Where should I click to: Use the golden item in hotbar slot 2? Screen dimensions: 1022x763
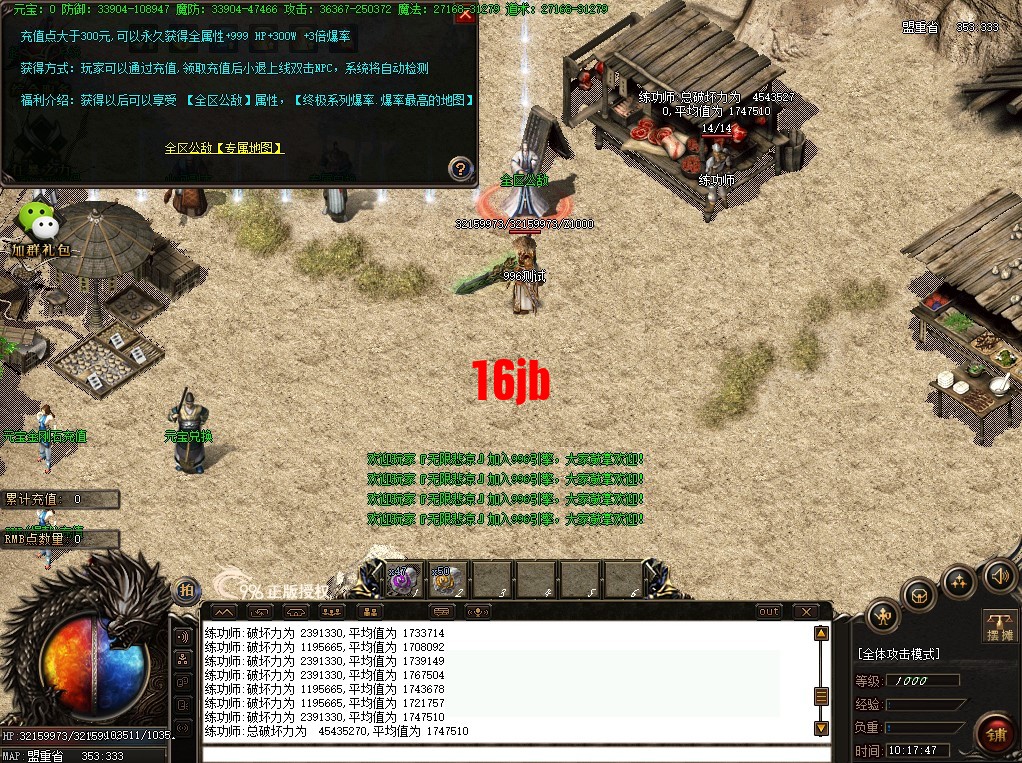pyautogui.click(x=447, y=580)
